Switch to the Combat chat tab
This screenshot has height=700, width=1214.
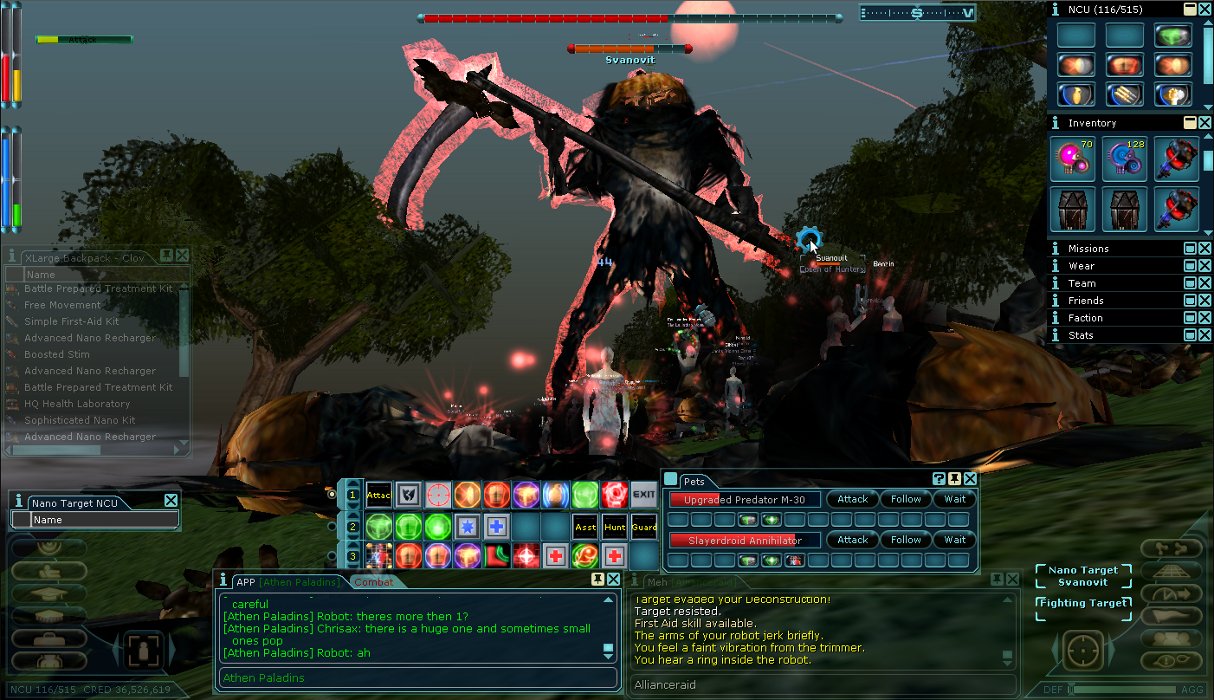pyautogui.click(x=374, y=582)
